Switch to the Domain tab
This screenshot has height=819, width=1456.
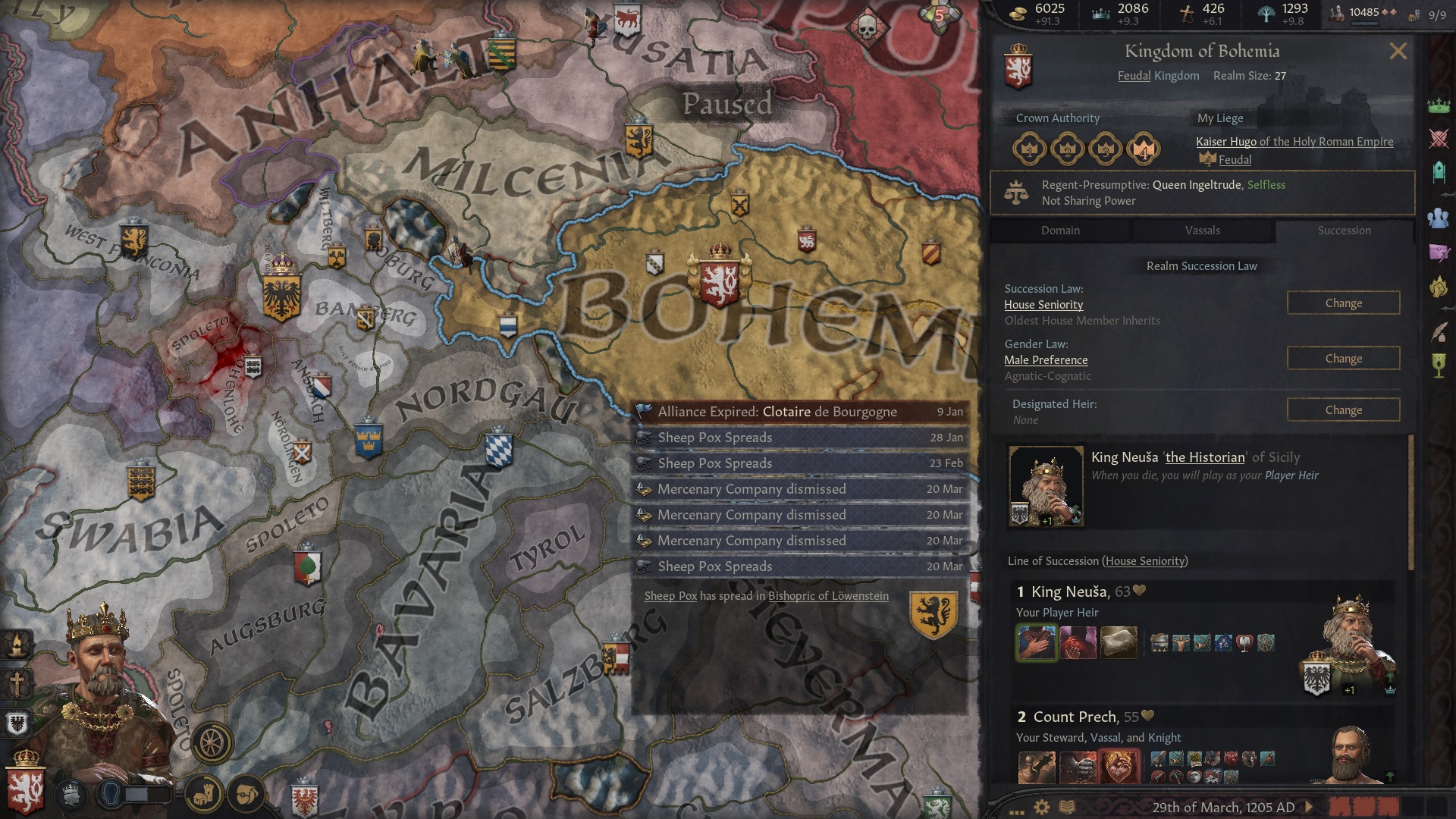[x=1059, y=231]
